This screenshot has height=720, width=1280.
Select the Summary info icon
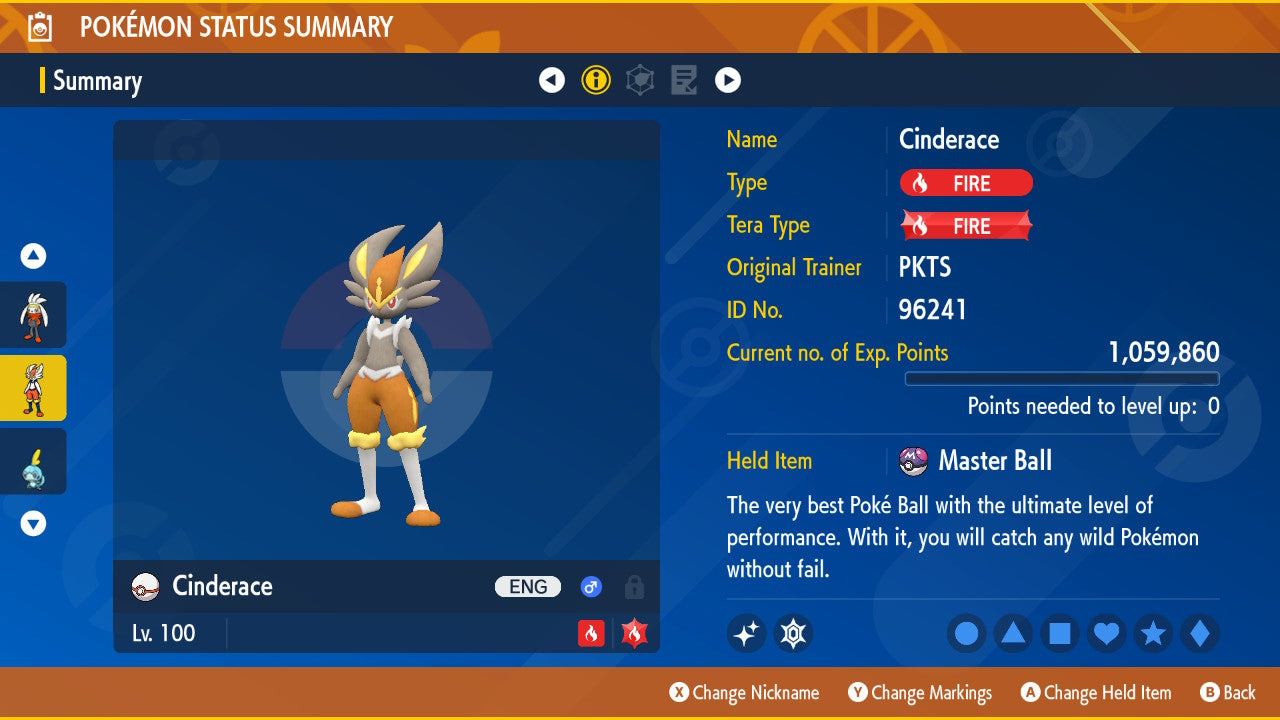point(596,79)
